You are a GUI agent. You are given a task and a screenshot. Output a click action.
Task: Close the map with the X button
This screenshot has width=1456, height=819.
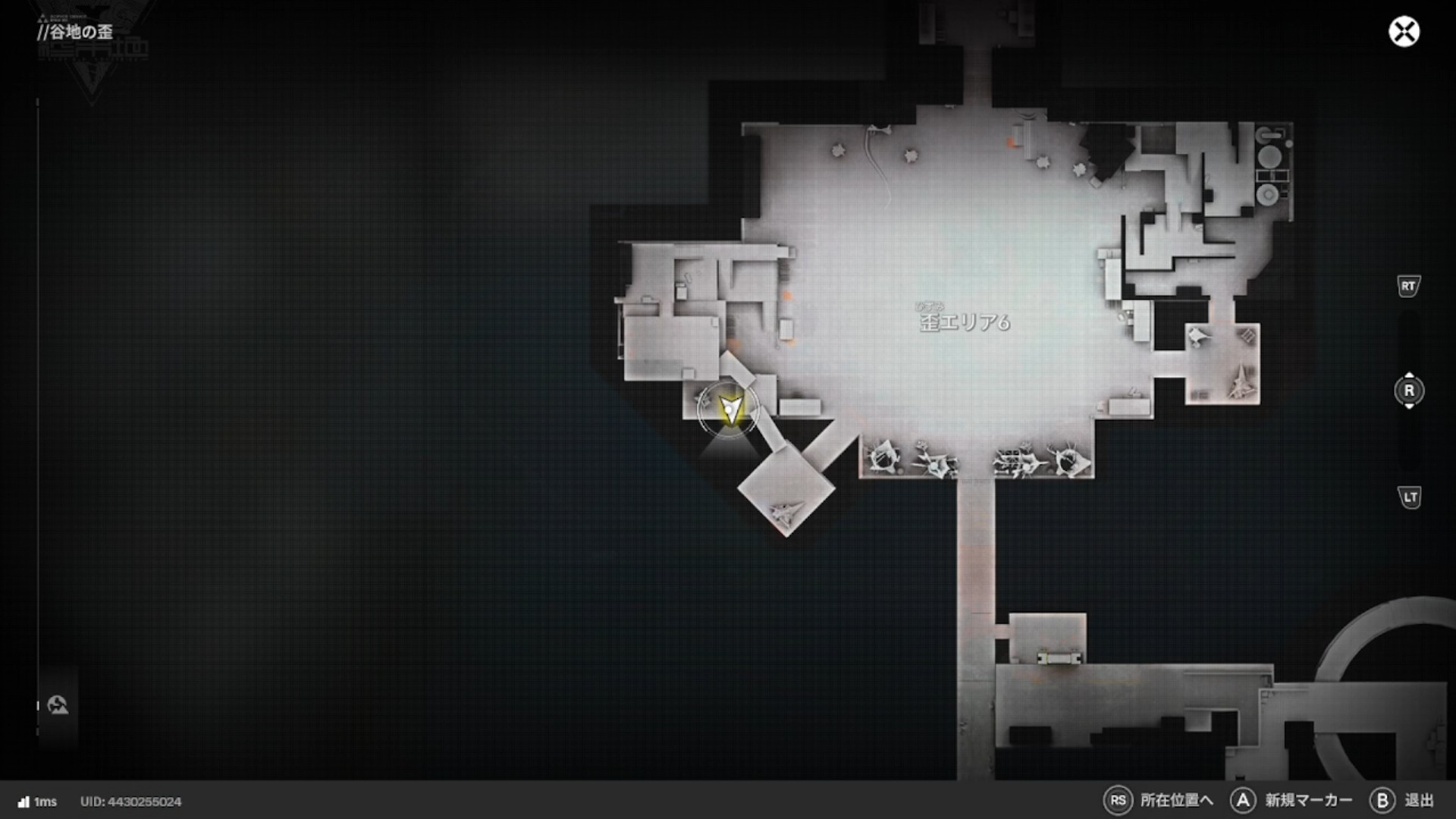1404,32
